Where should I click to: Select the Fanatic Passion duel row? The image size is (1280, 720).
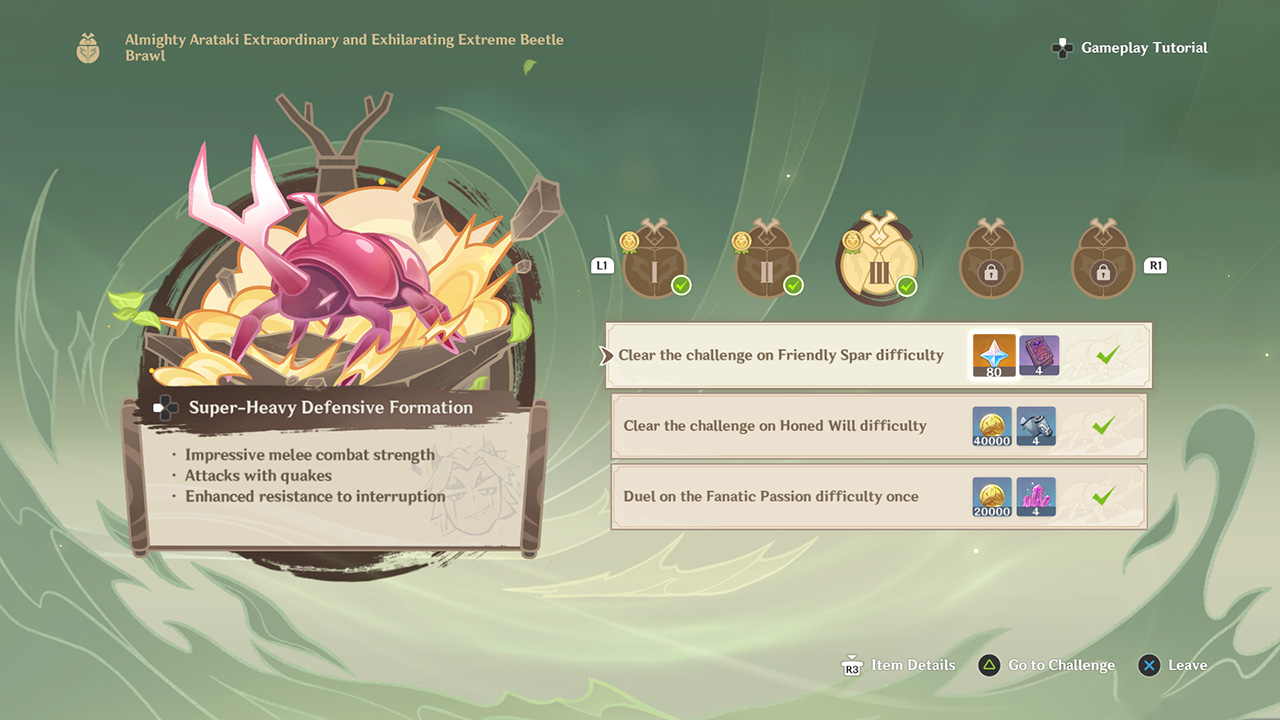(771, 496)
